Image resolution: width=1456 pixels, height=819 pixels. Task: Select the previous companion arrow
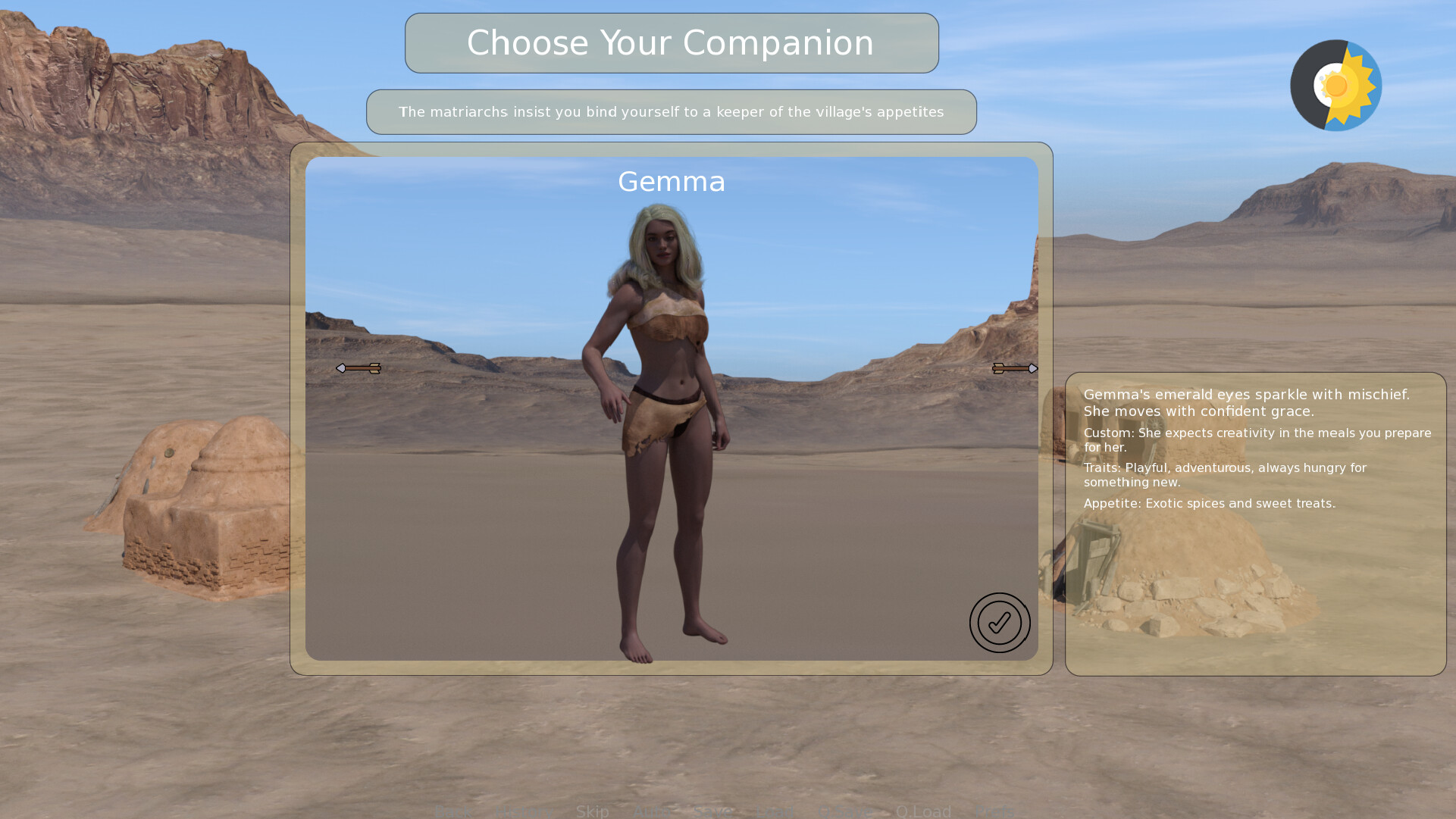click(x=358, y=368)
